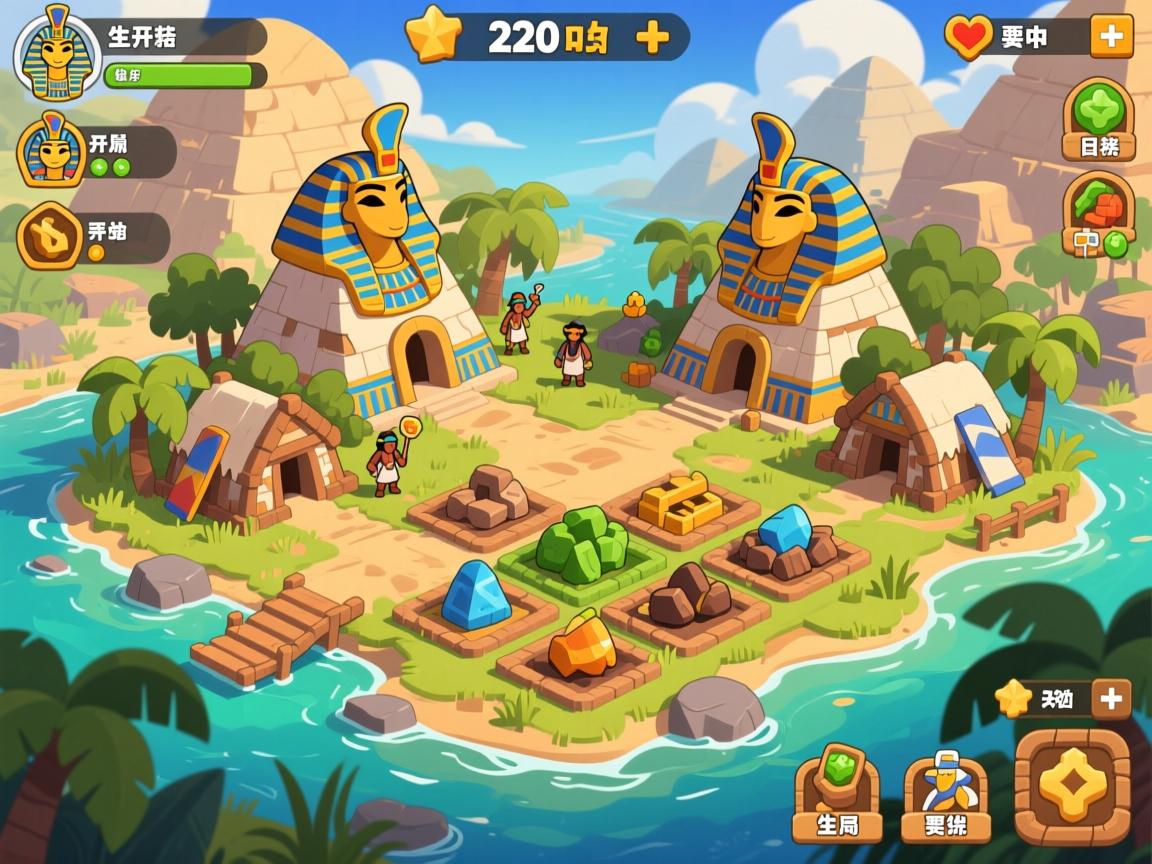Activate the large golden diamond action button
This screenshot has height=864, width=1152.
pyautogui.click(x=1072, y=786)
